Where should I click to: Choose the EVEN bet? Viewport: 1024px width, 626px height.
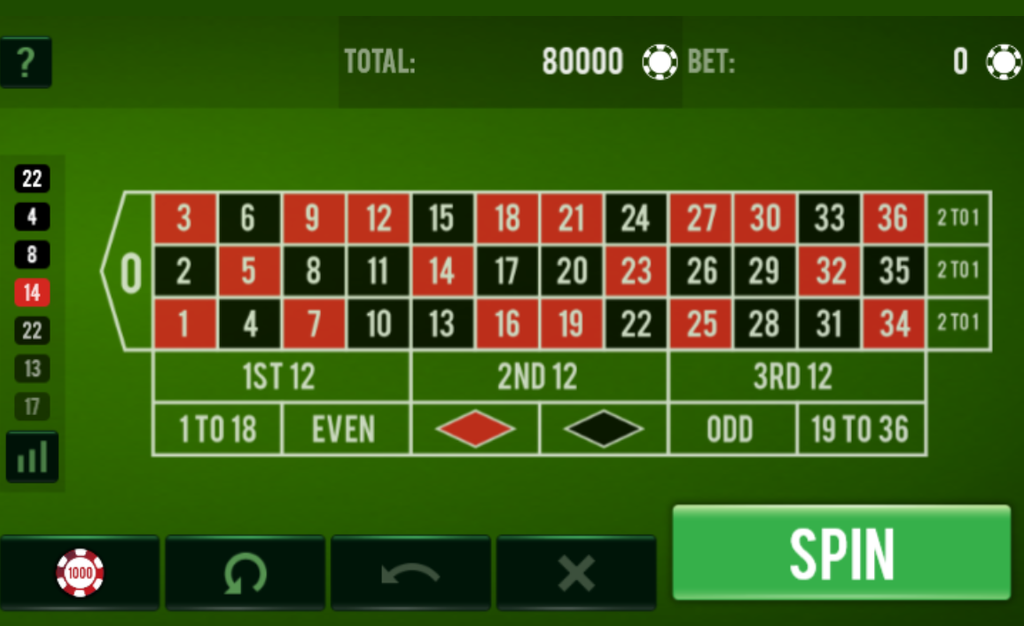point(345,430)
